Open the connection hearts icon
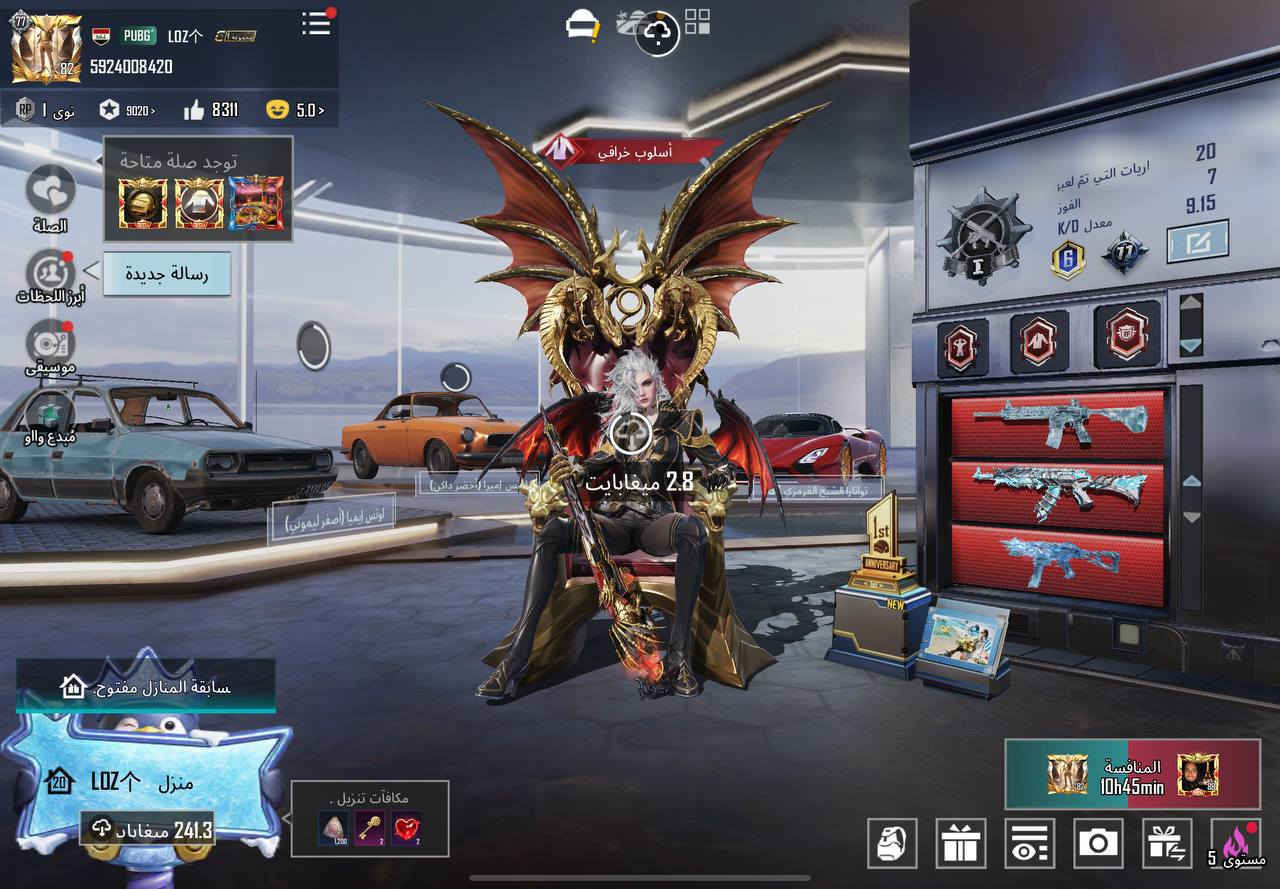 tap(50, 191)
